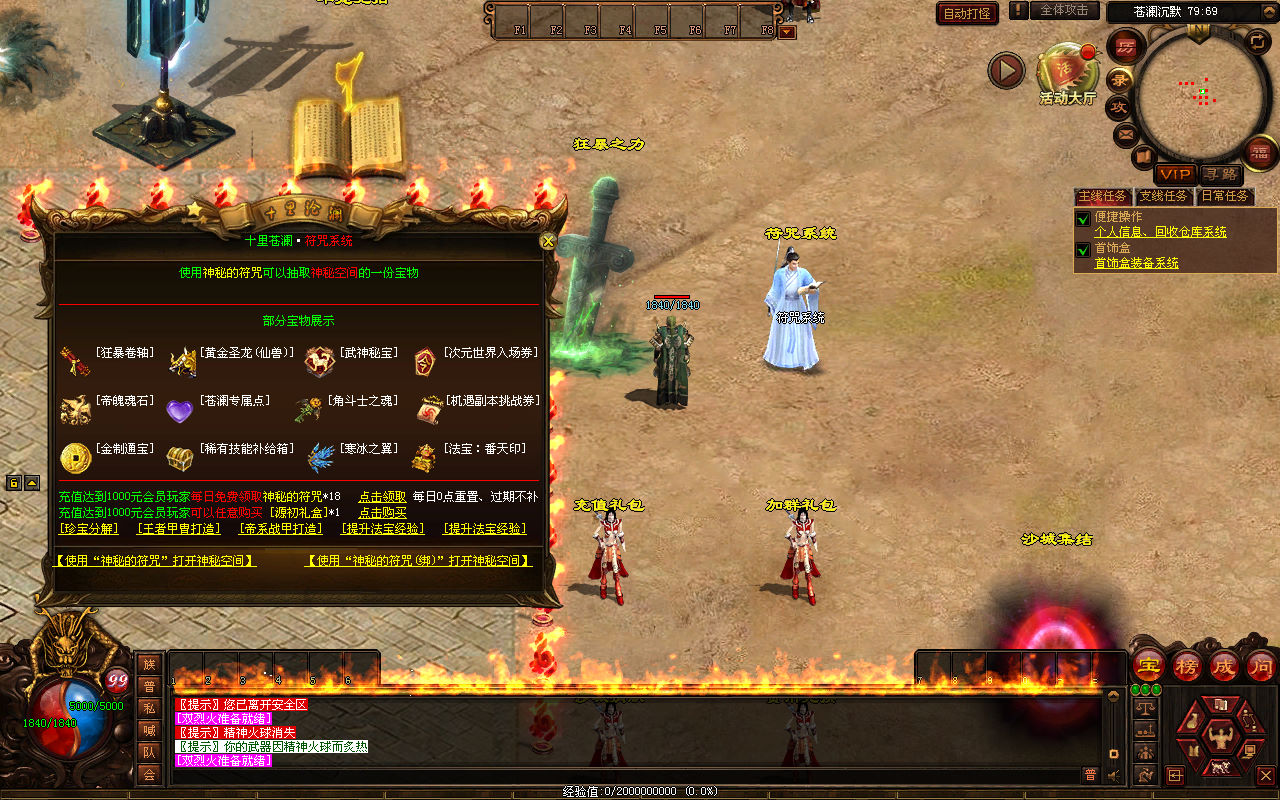Switch to the 支线任务 tab

coord(1163,196)
